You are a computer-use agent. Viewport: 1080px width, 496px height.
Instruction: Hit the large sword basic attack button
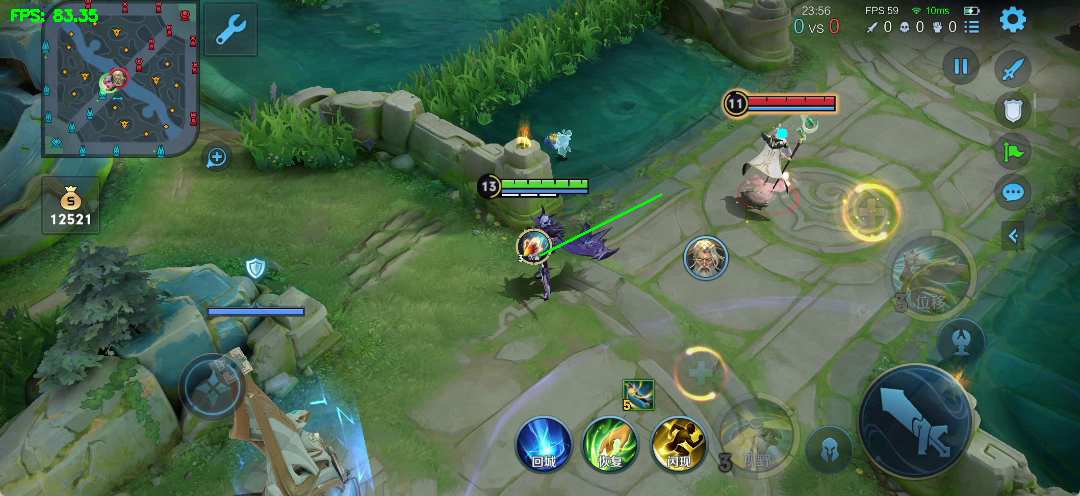(915, 420)
